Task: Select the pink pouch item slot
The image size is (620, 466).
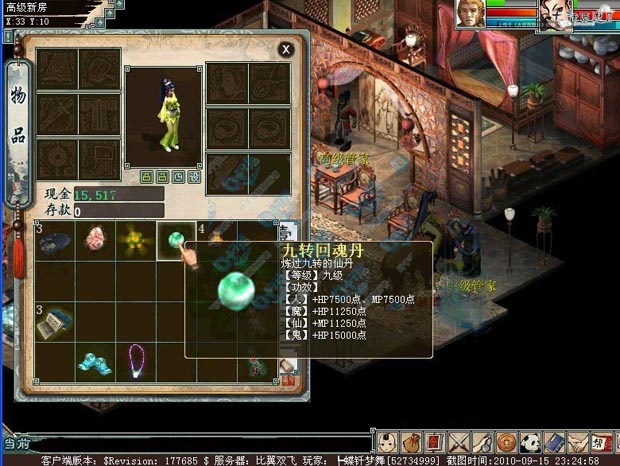Action: 96,240
